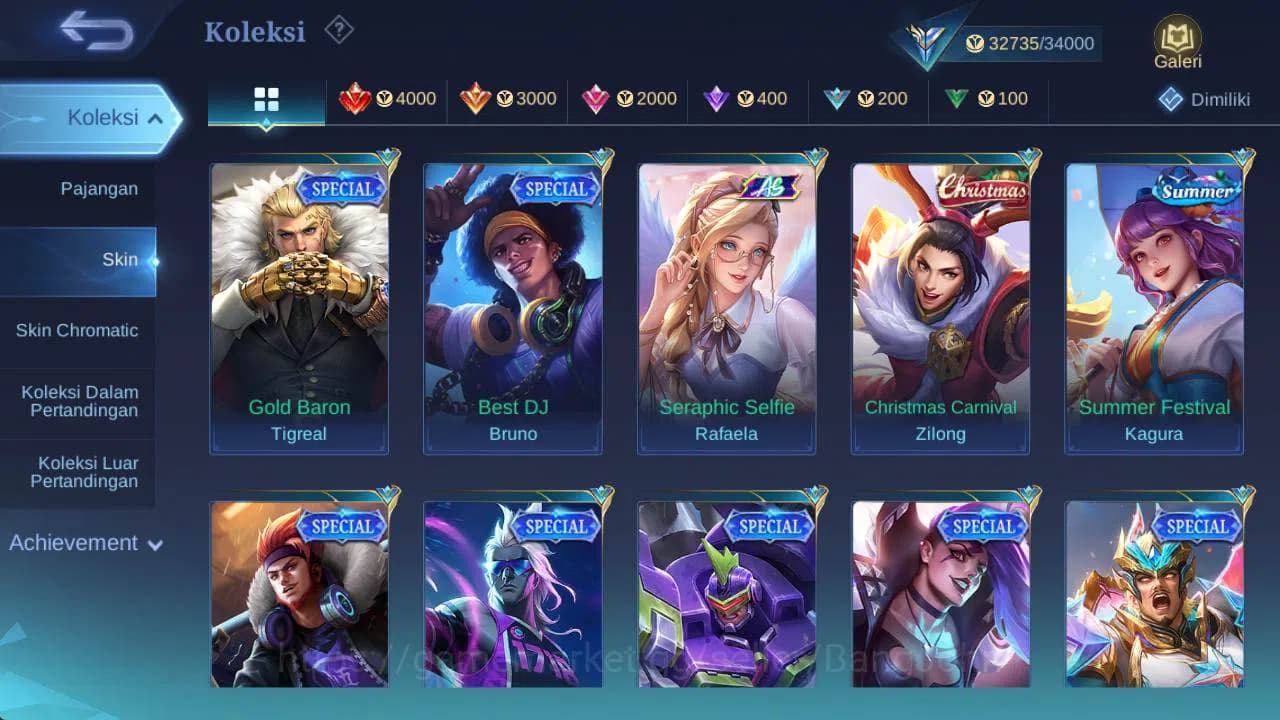Viewport: 1280px width, 720px height.
Task: Select the grid icon to show all skins
Action: point(265,99)
